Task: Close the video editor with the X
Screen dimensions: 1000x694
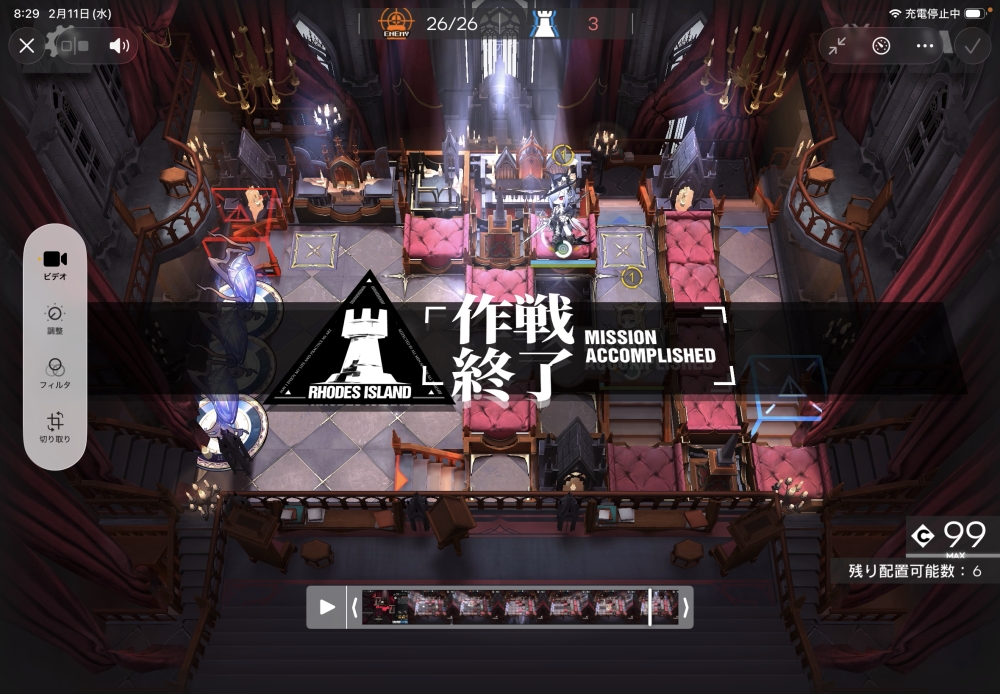Action: click(x=27, y=45)
